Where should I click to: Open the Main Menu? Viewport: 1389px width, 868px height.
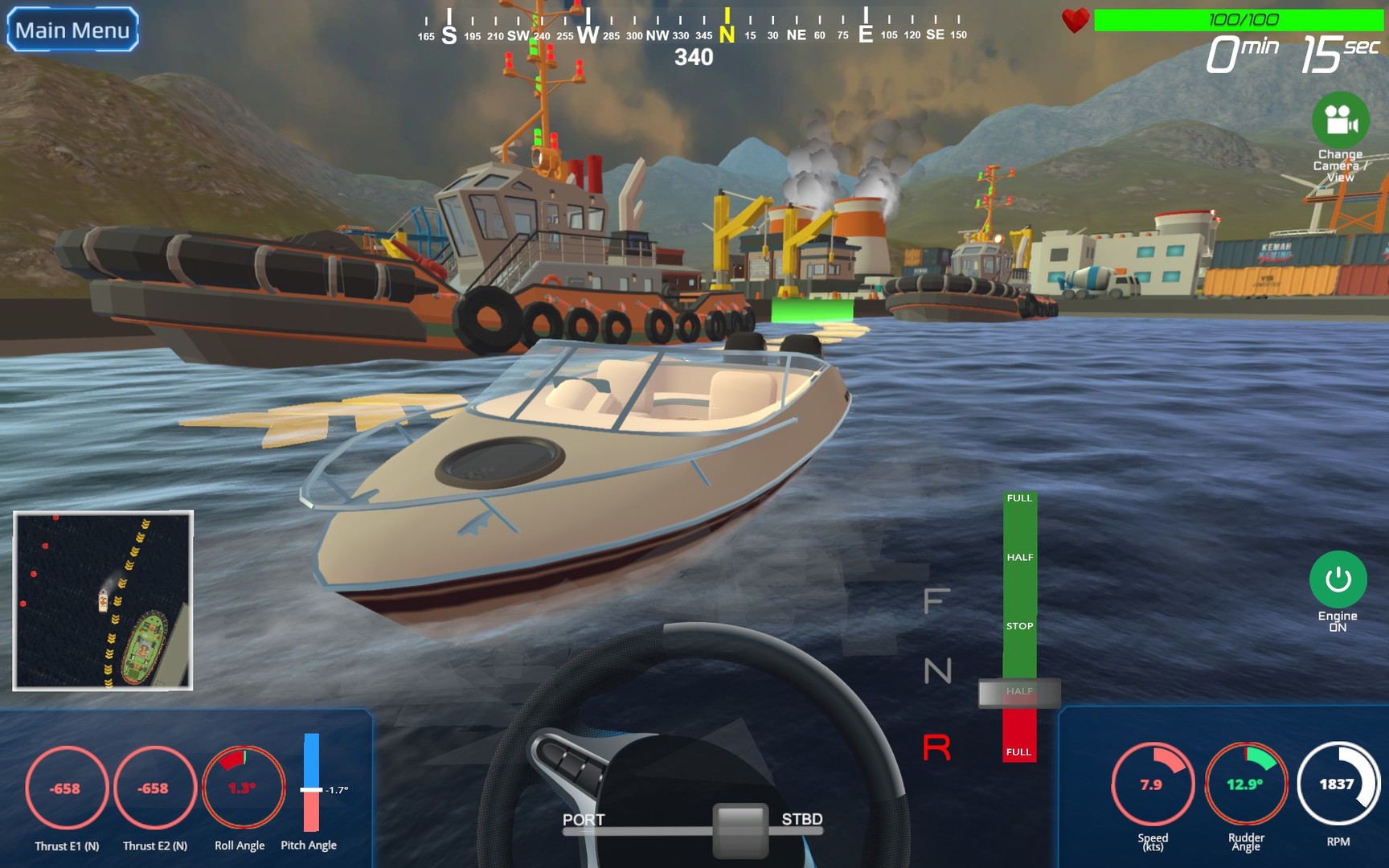[71, 30]
